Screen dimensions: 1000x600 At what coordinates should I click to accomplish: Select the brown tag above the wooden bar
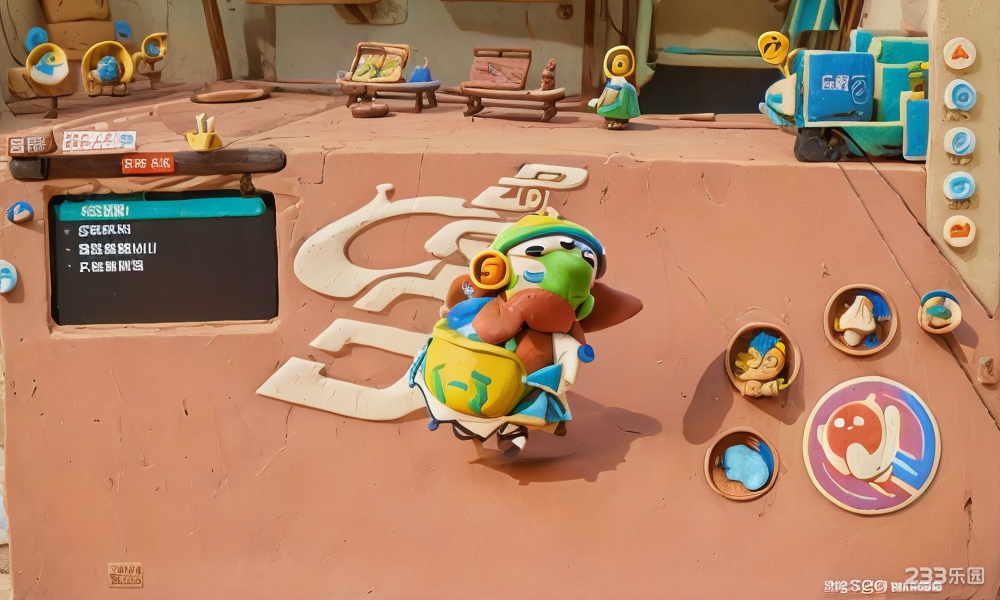31,145
